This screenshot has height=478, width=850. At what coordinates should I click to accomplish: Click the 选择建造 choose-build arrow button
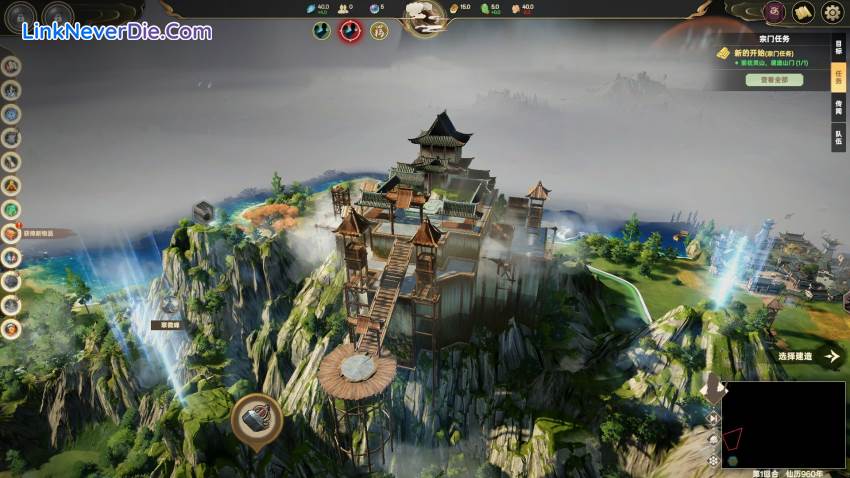(x=831, y=355)
